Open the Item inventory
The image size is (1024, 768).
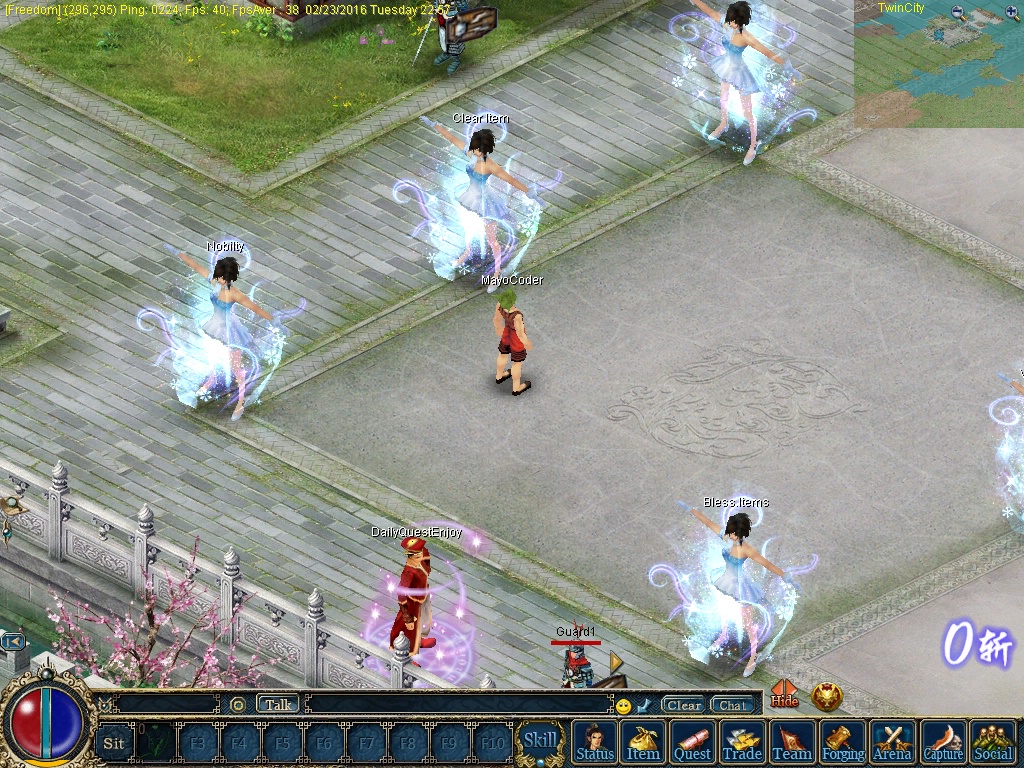(643, 742)
